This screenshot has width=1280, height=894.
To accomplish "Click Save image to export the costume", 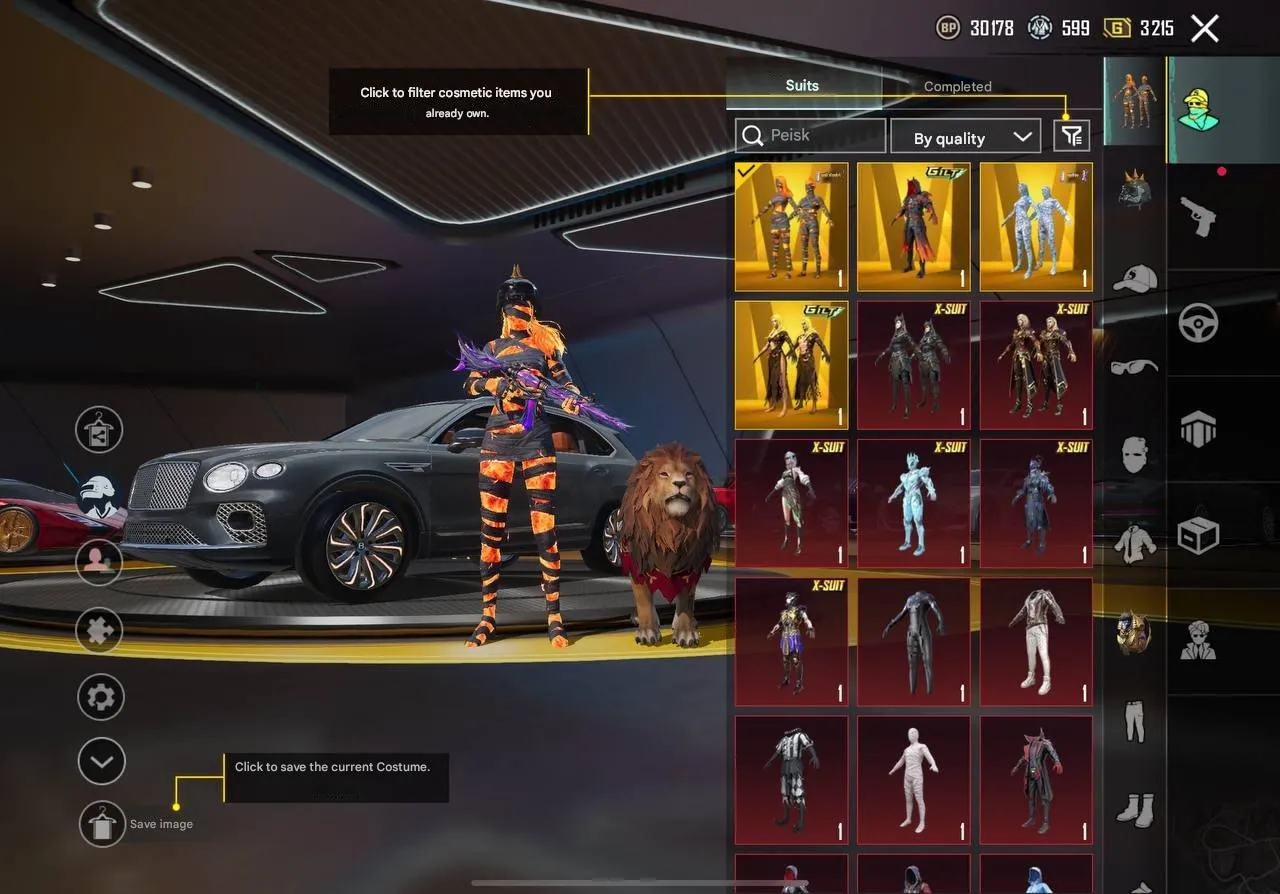I will (101, 824).
